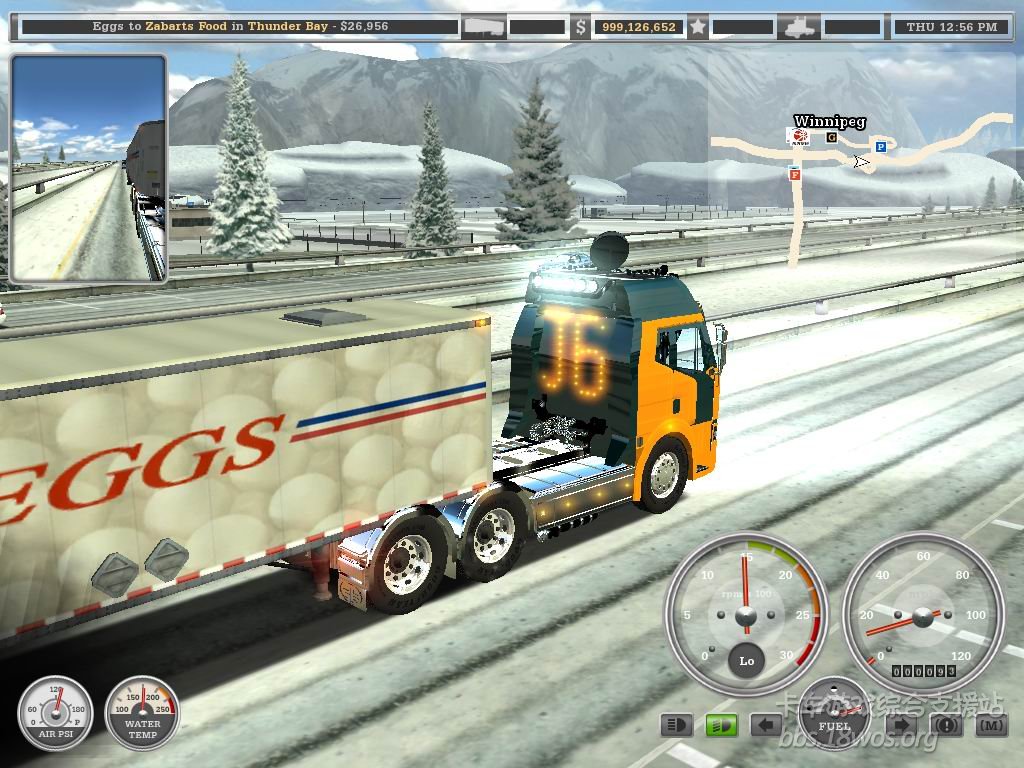Toggle the parking brake warning button
The image size is (1024, 768).
[946, 724]
